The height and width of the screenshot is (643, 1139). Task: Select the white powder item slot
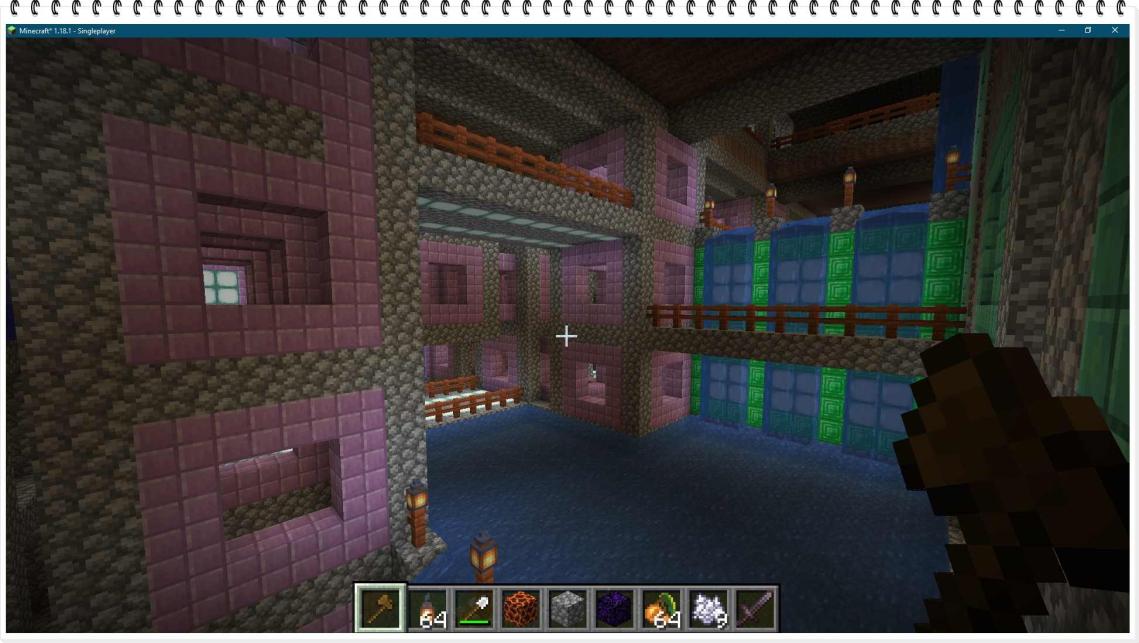tap(706, 608)
